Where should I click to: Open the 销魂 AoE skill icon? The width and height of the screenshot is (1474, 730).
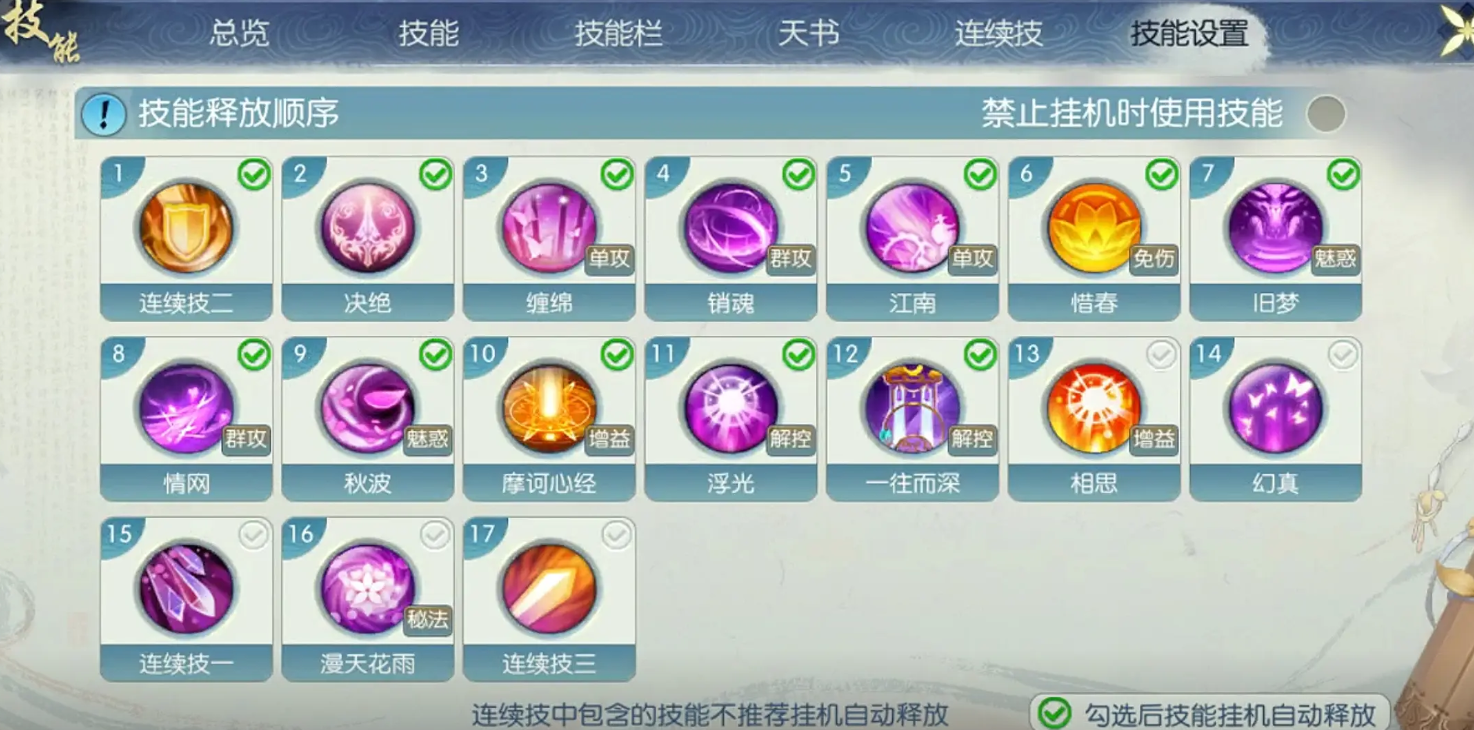(x=731, y=229)
